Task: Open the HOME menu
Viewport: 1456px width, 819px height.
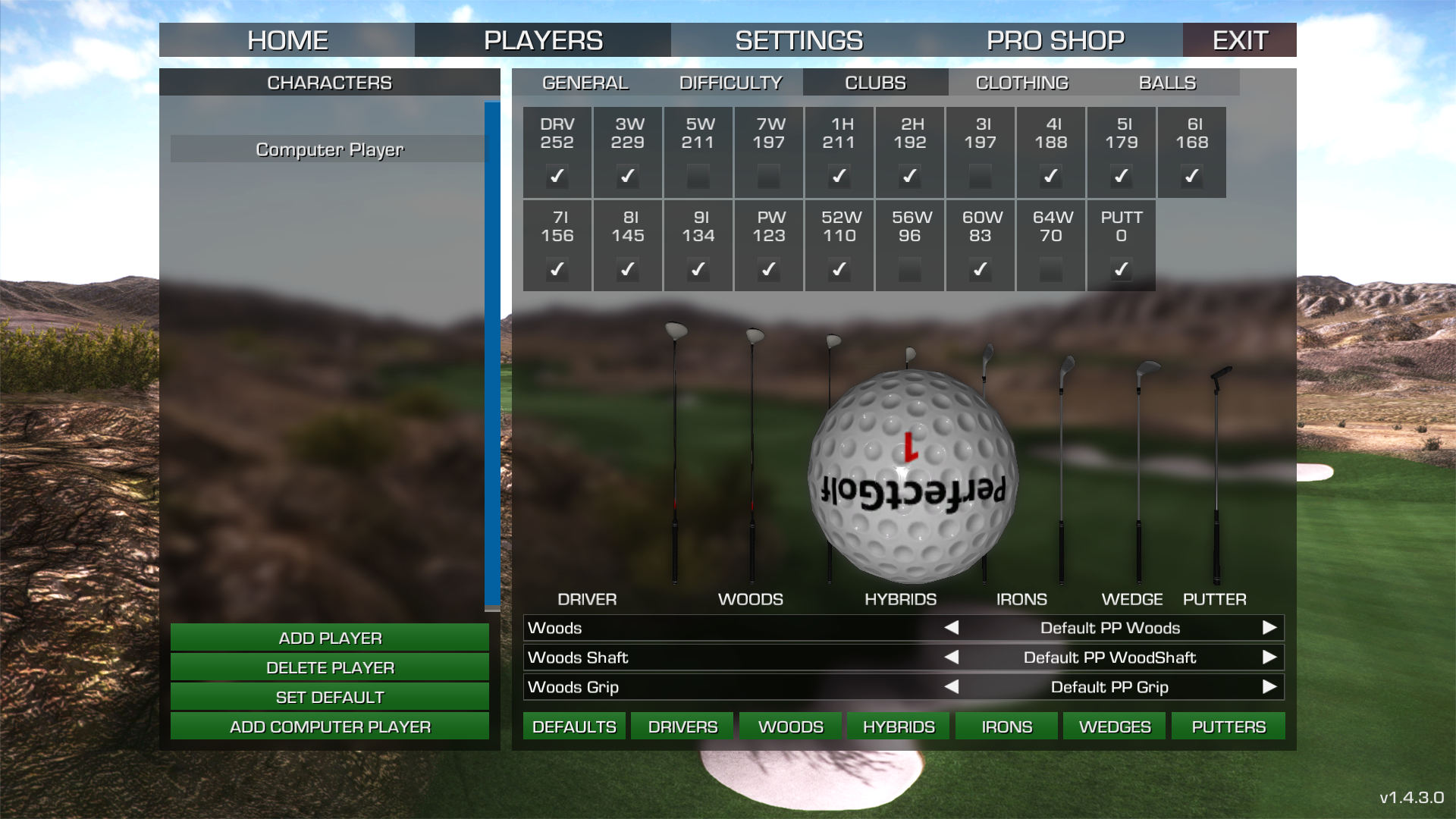Action: (x=287, y=40)
